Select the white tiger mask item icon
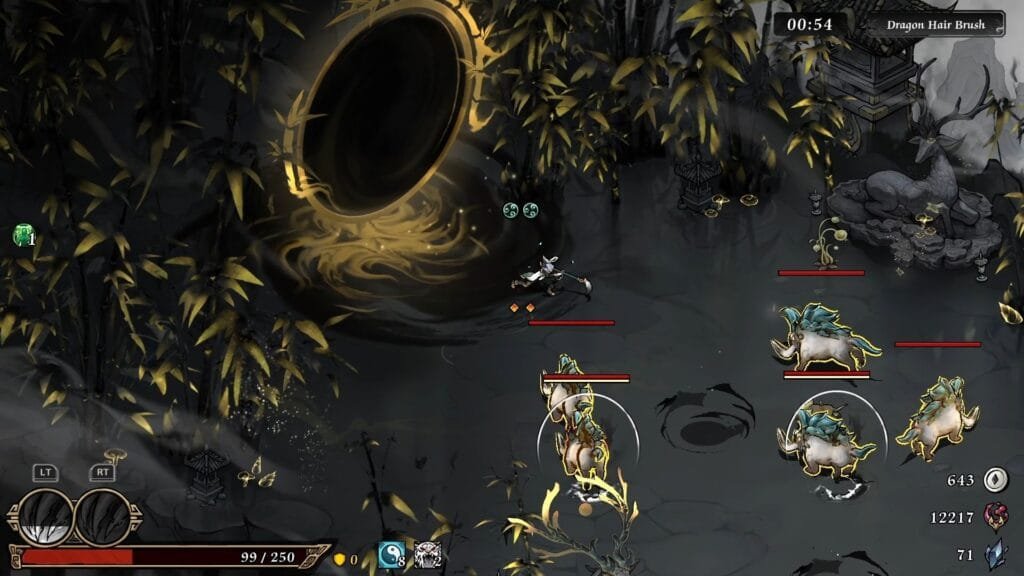Image resolution: width=1024 pixels, height=576 pixels. click(428, 555)
